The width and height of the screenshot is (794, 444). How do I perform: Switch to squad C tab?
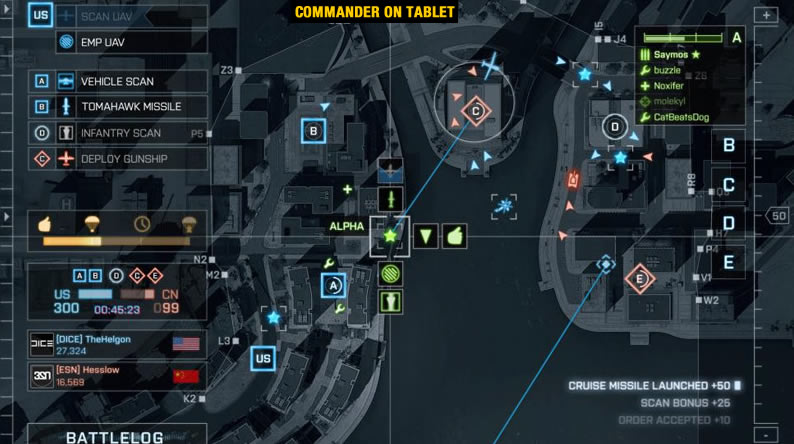tap(729, 185)
